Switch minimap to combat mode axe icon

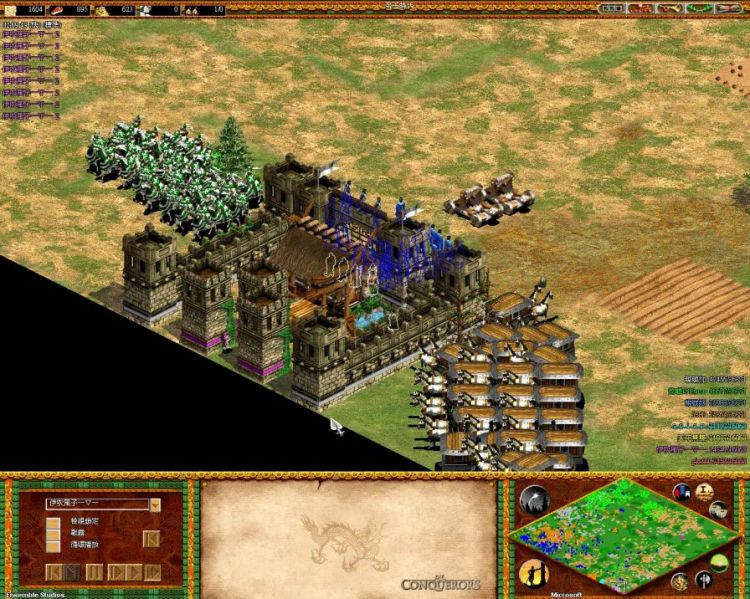[704, 578]
